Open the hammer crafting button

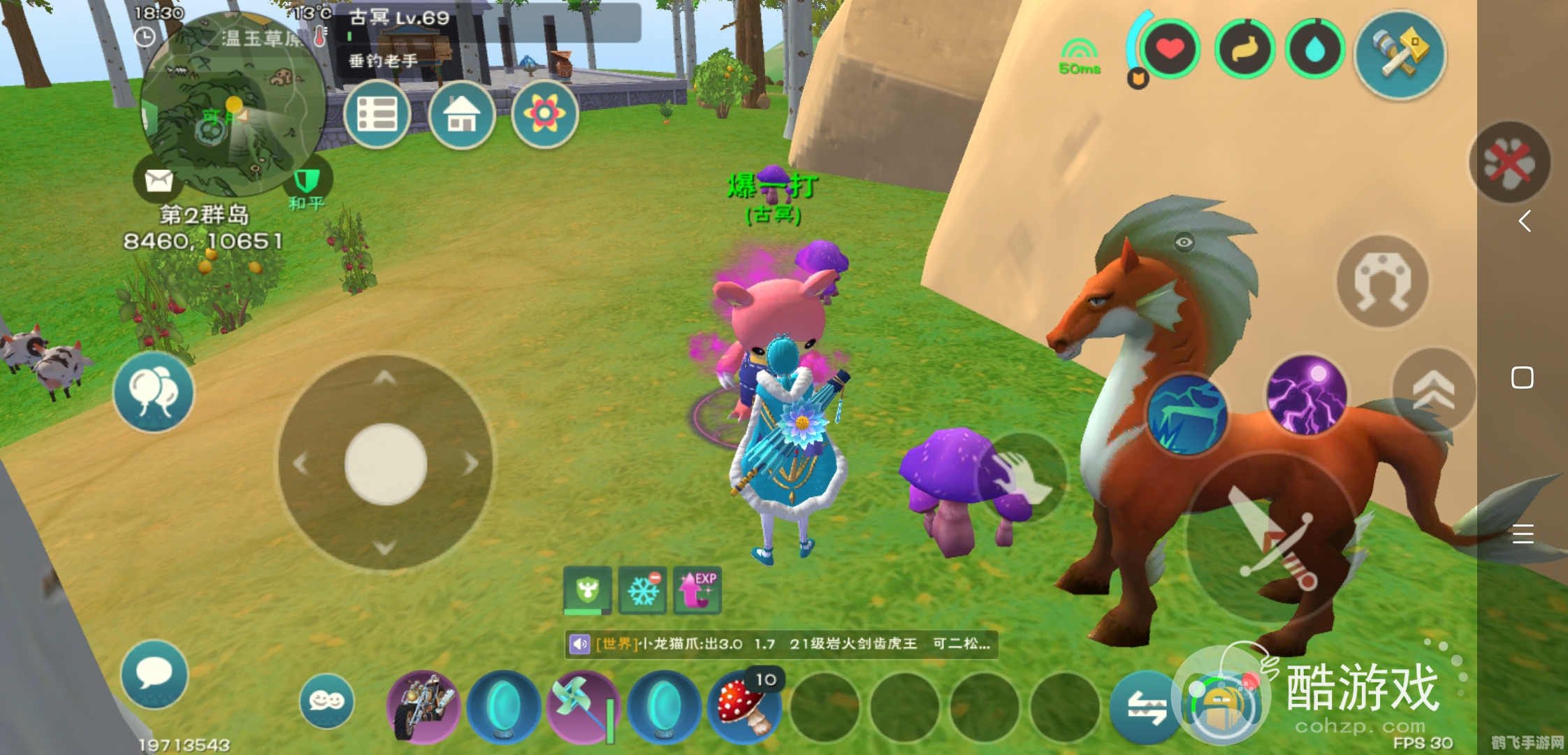point(1400,55)
